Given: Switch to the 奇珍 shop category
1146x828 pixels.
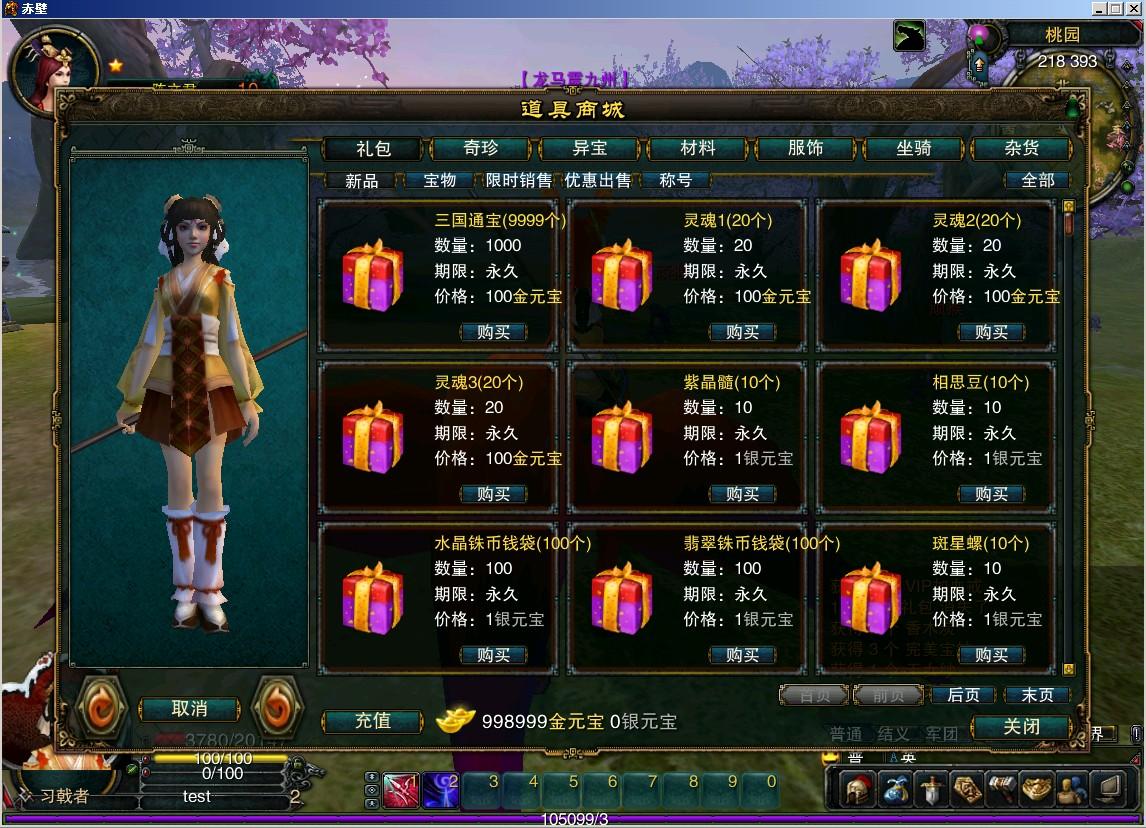Looking at the screenshot, I should [x=480, y=149].
